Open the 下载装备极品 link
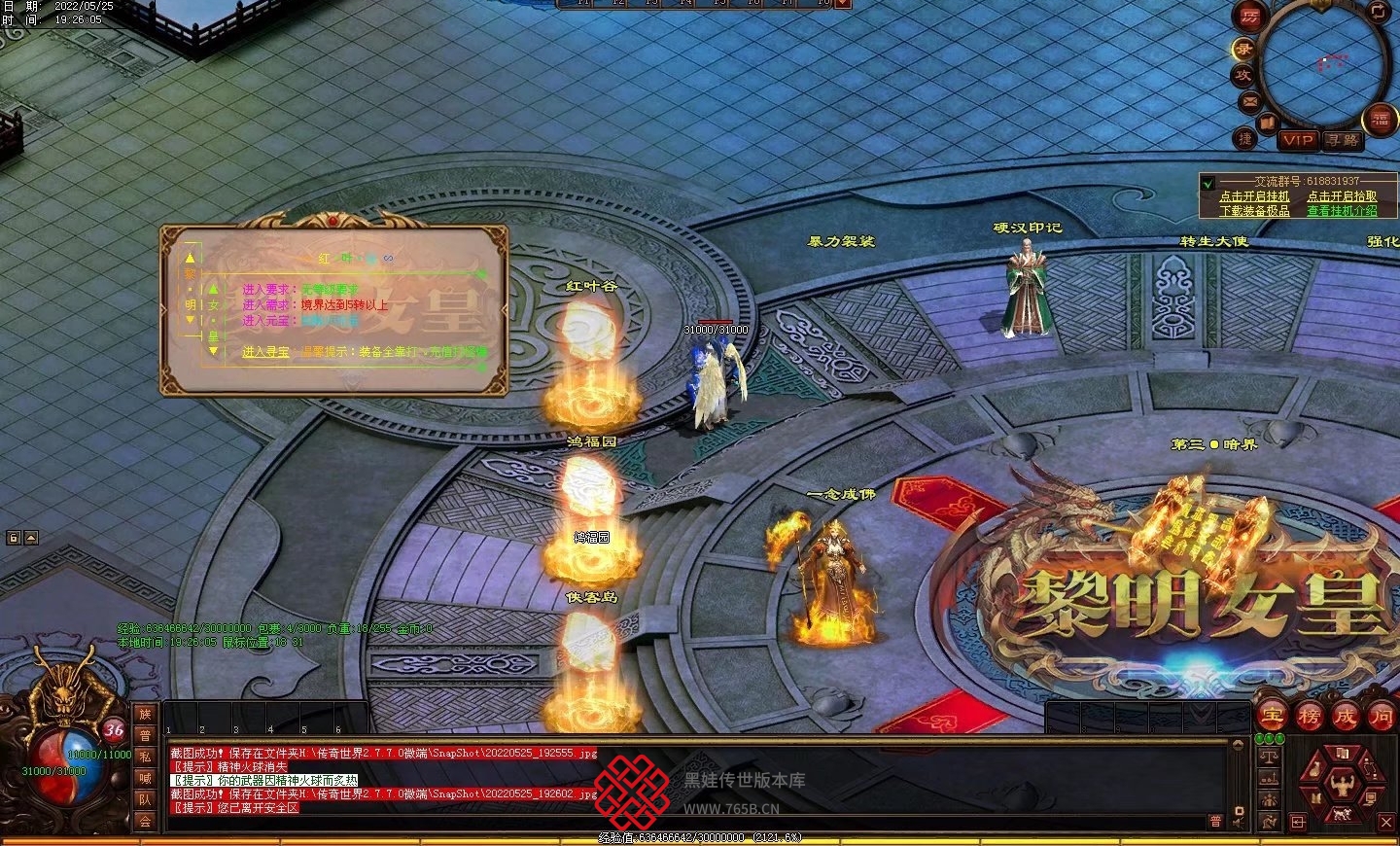Viewport: 1400px width, 846px height. tap(1254, 211)
